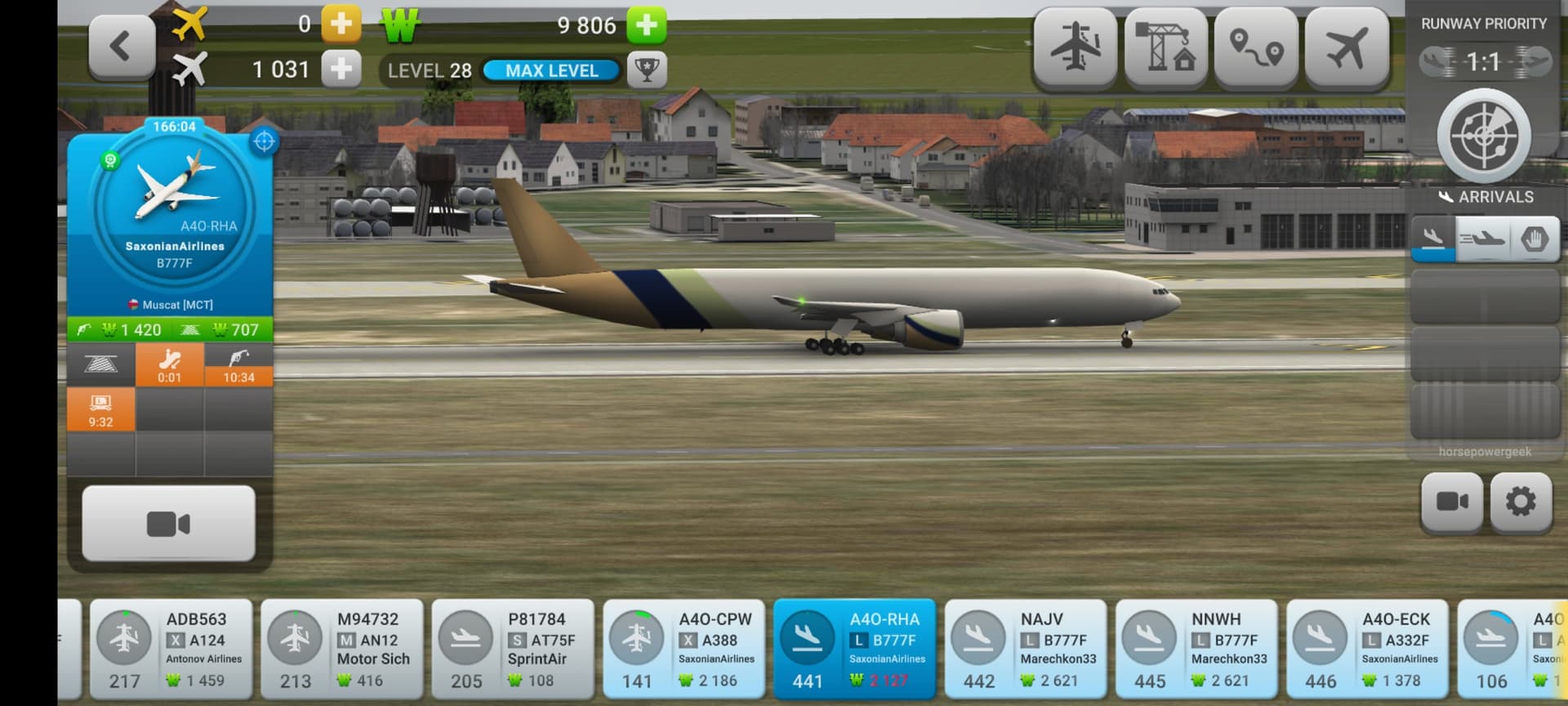Open the departing plane menu
Viewport: 1568px width, 706px height.
[1347, 47]
